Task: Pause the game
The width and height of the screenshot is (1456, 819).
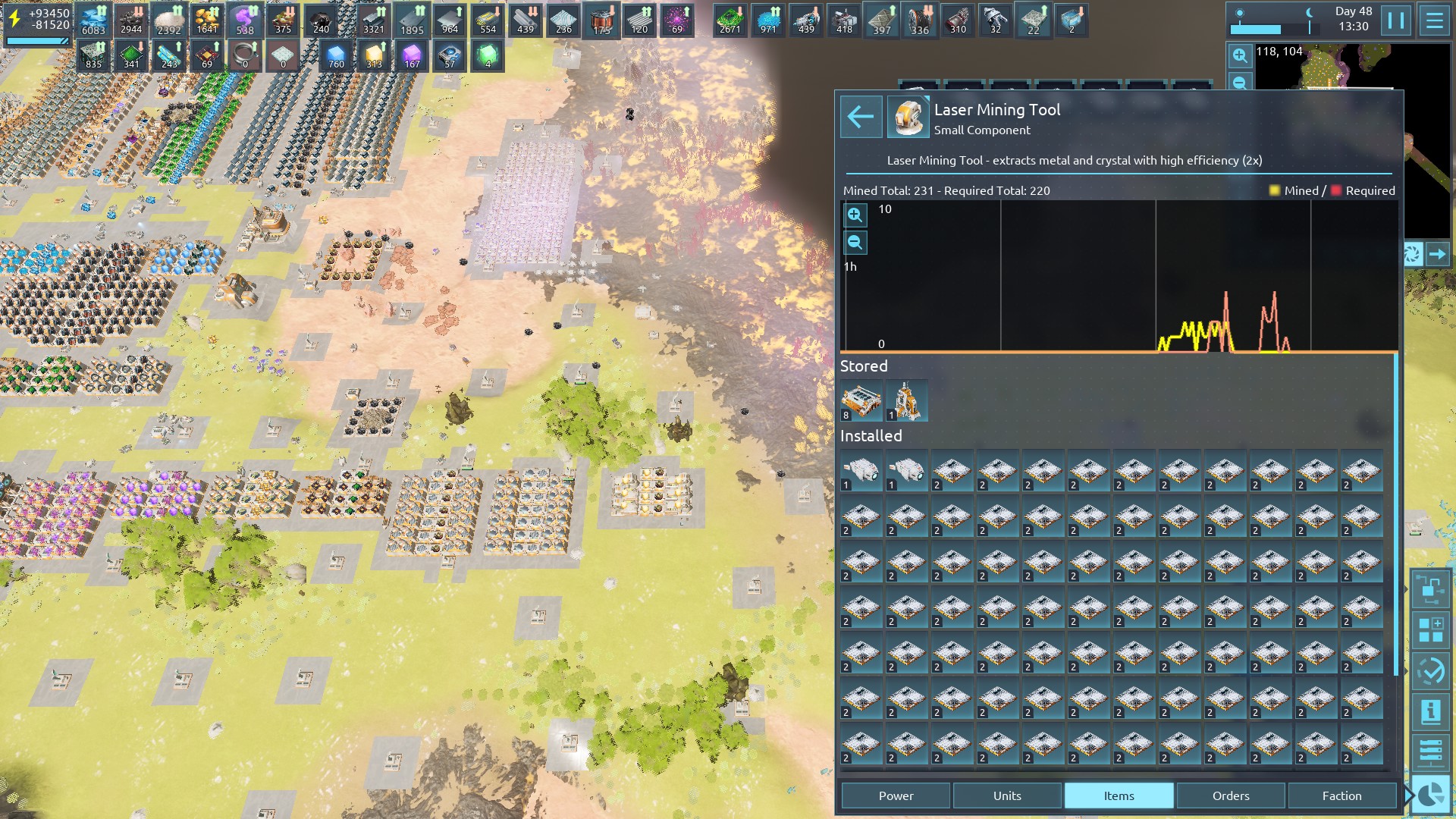Action: click(1396, 20)
